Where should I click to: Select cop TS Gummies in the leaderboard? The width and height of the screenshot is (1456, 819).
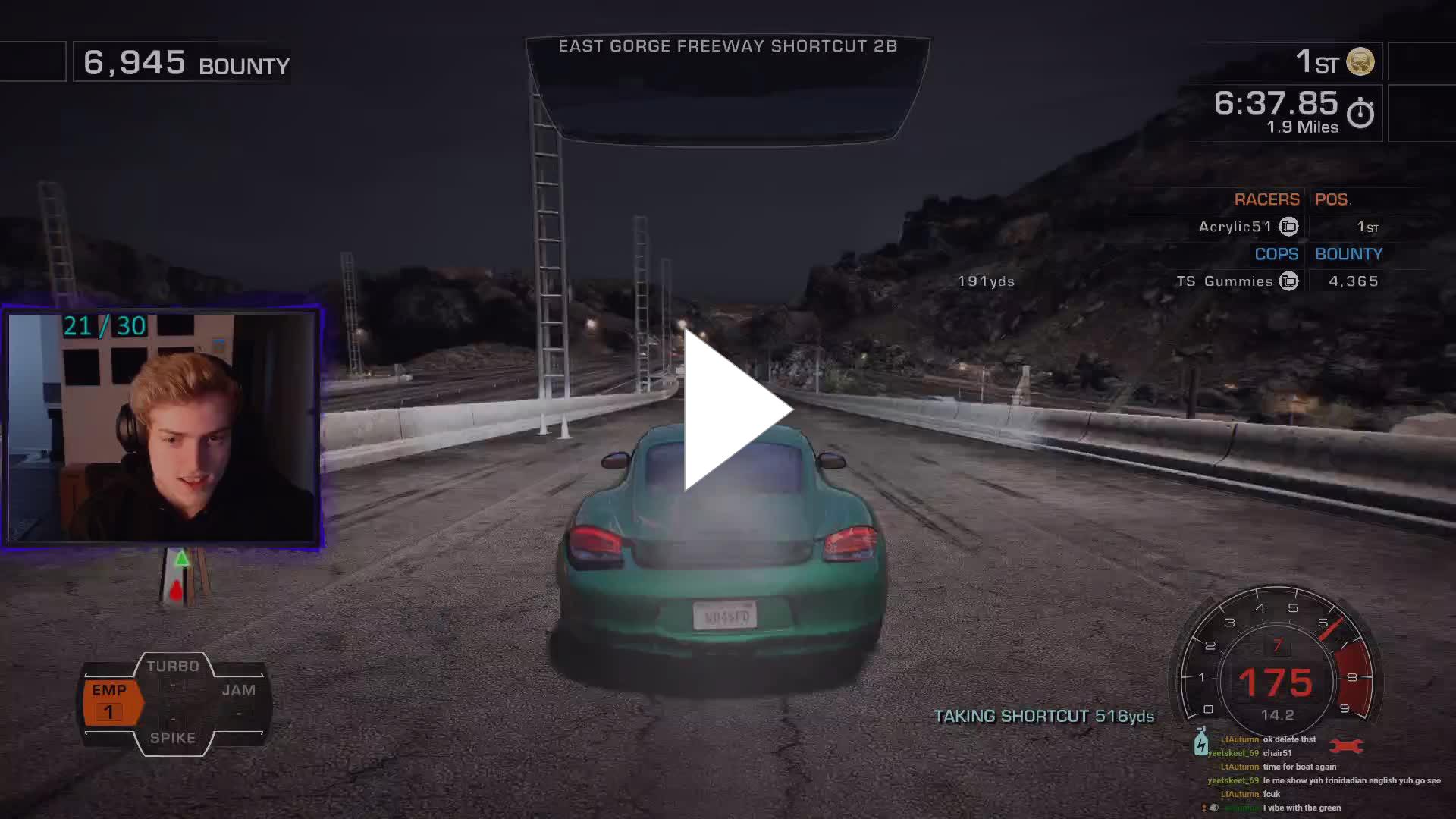[1225, 281]
